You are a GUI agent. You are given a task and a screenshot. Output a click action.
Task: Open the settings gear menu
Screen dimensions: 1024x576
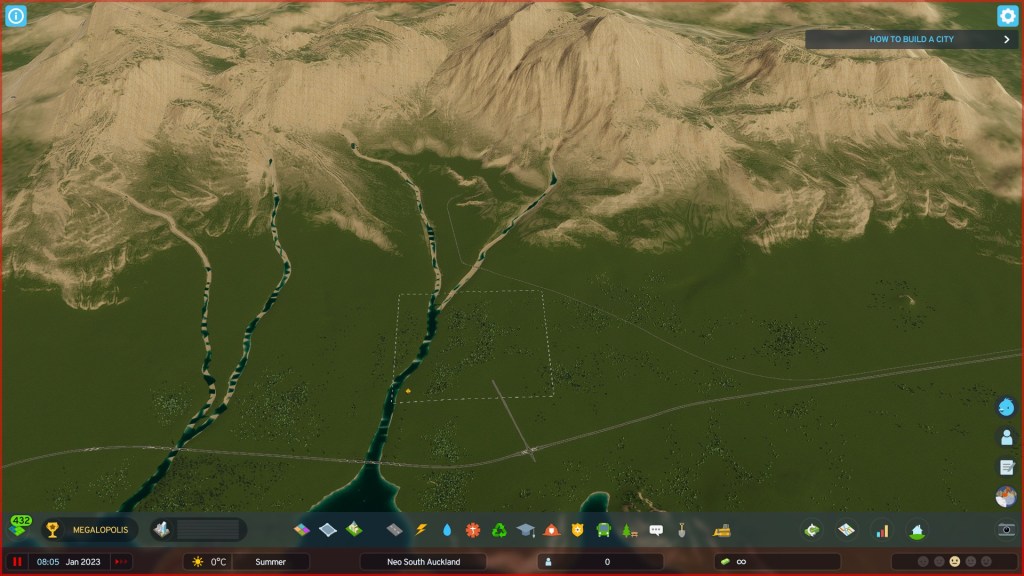click(x=1007, y=16)
